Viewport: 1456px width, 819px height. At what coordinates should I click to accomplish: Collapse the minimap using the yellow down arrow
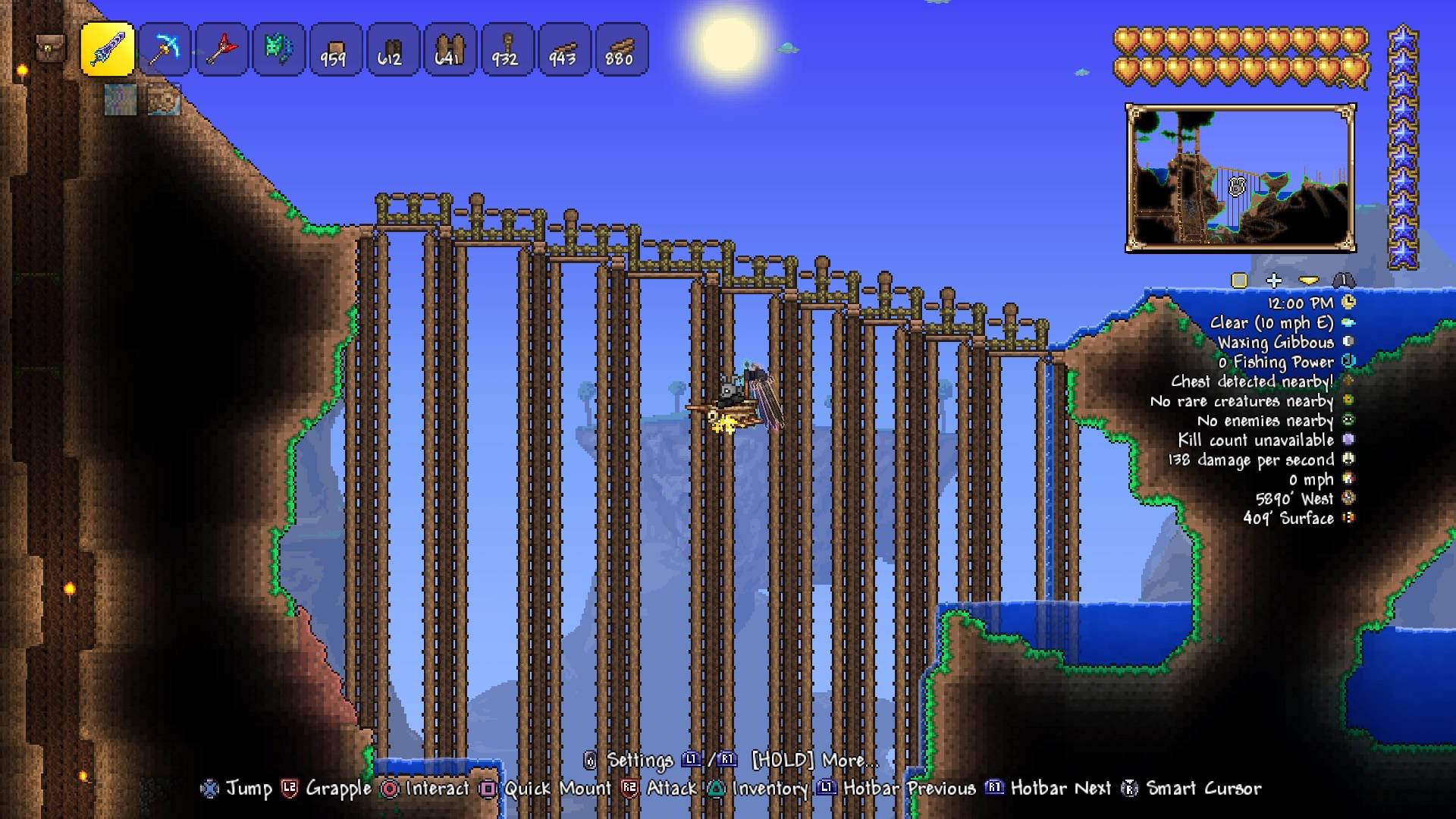click(1308, 280)
